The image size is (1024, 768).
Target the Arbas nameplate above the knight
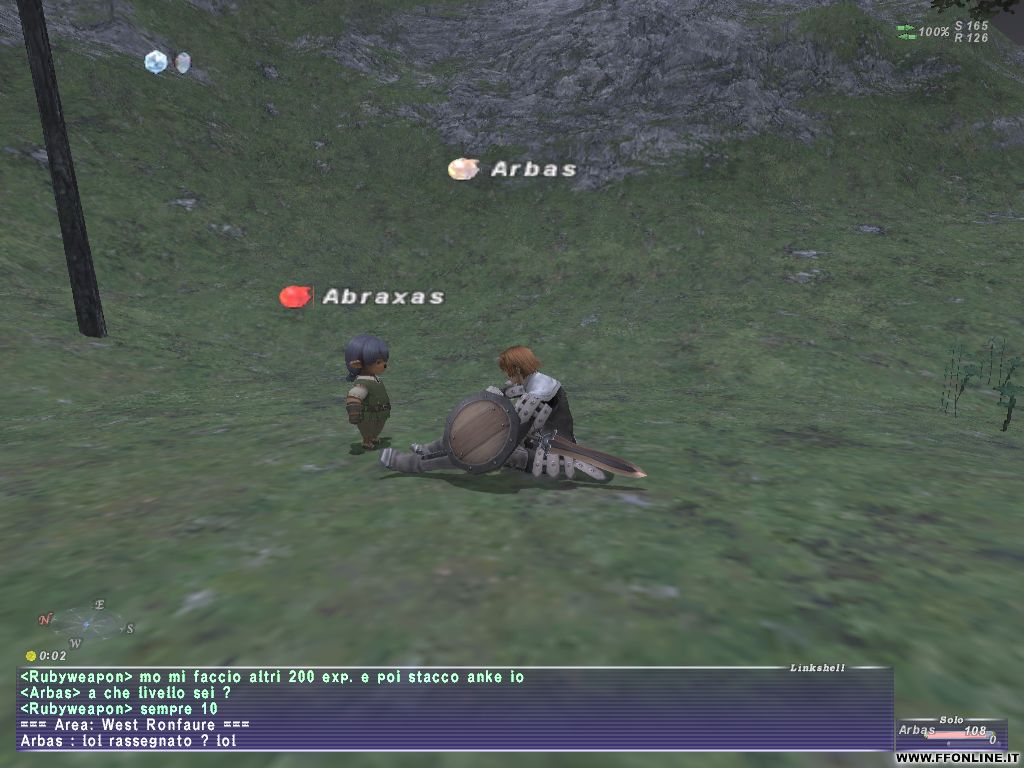(x=533, y=169)
